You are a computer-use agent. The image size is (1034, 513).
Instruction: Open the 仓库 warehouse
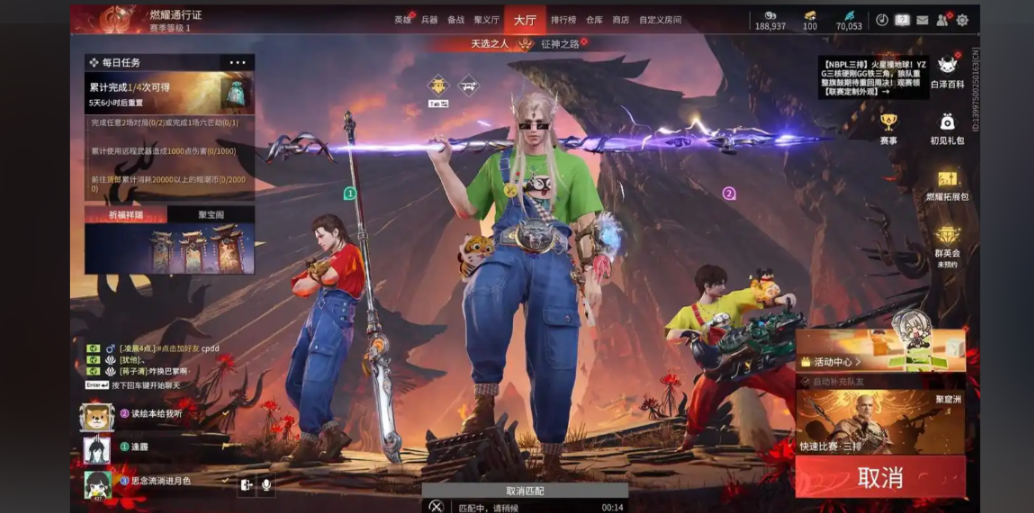point(594,19)
